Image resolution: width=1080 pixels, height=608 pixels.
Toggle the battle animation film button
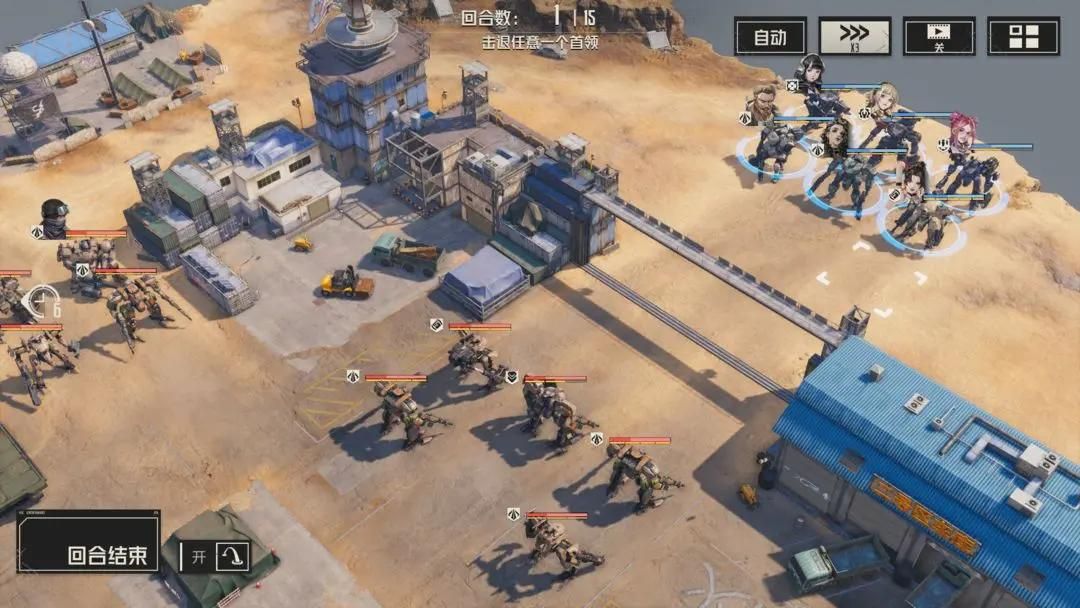coord(939,37)
